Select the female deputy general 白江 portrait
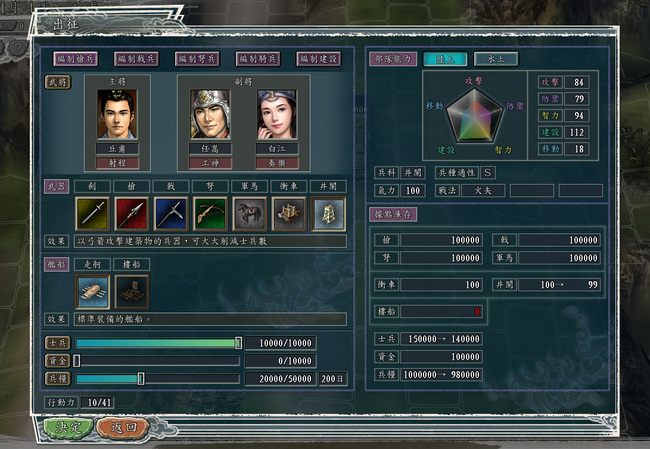 click(x=277, y=114)
